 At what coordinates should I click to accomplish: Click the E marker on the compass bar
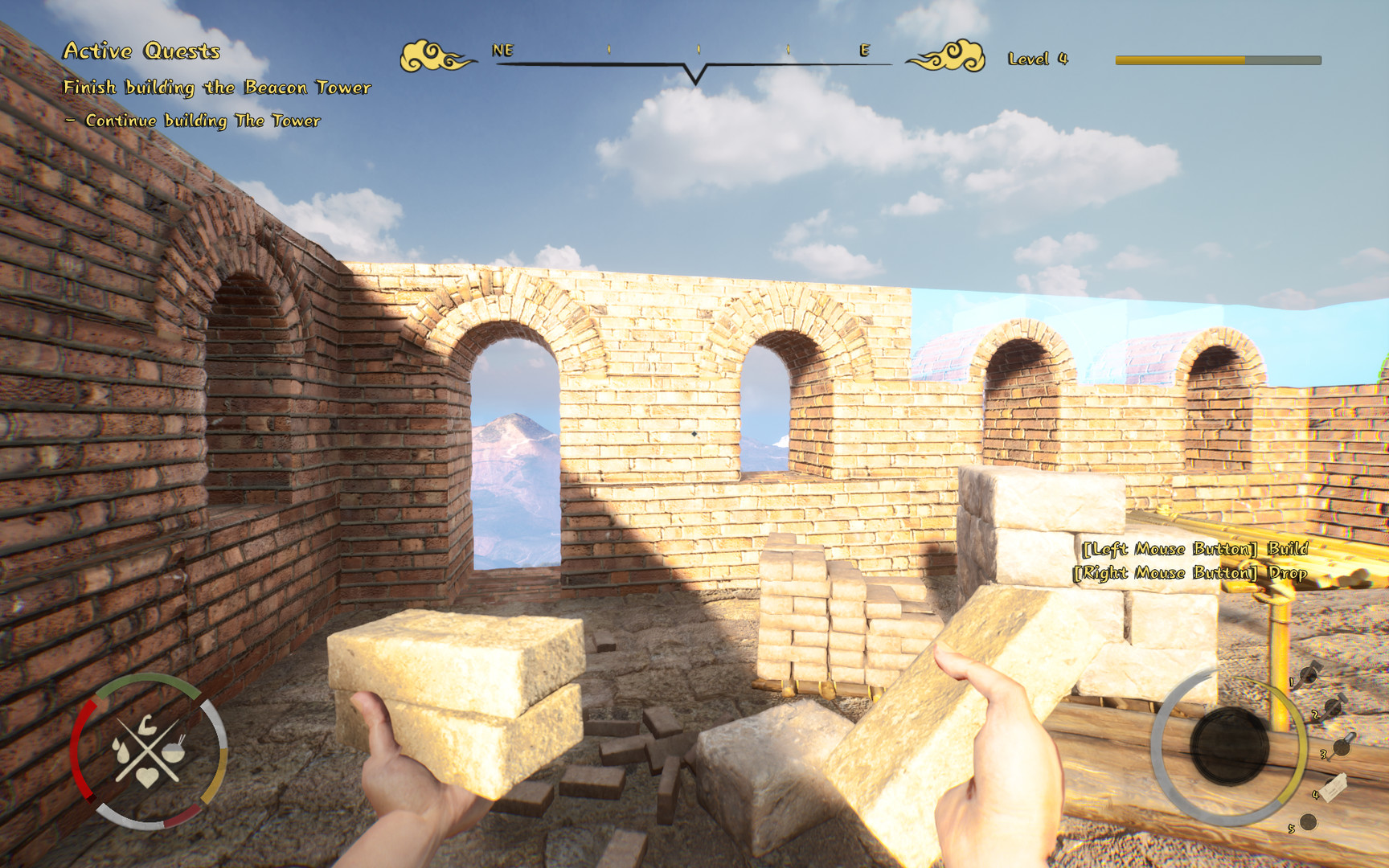click(863, 51)
